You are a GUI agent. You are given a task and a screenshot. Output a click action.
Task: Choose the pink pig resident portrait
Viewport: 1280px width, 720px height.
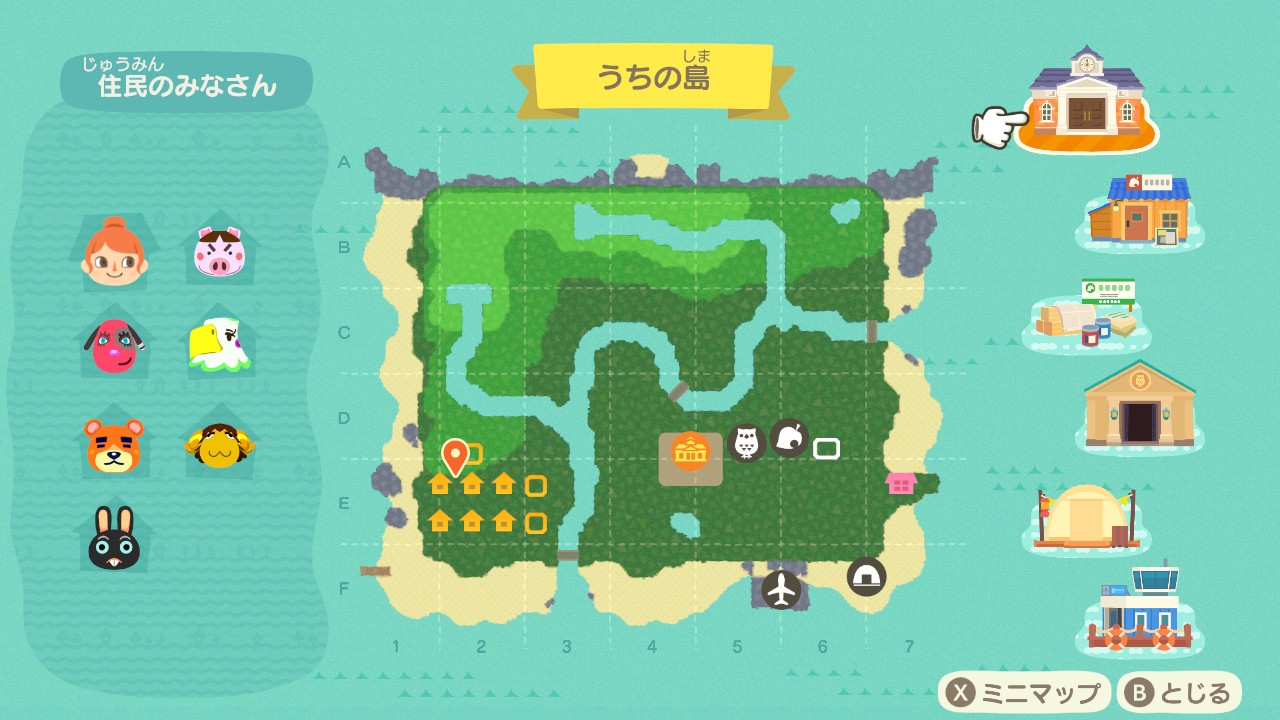tap(220, 251)
